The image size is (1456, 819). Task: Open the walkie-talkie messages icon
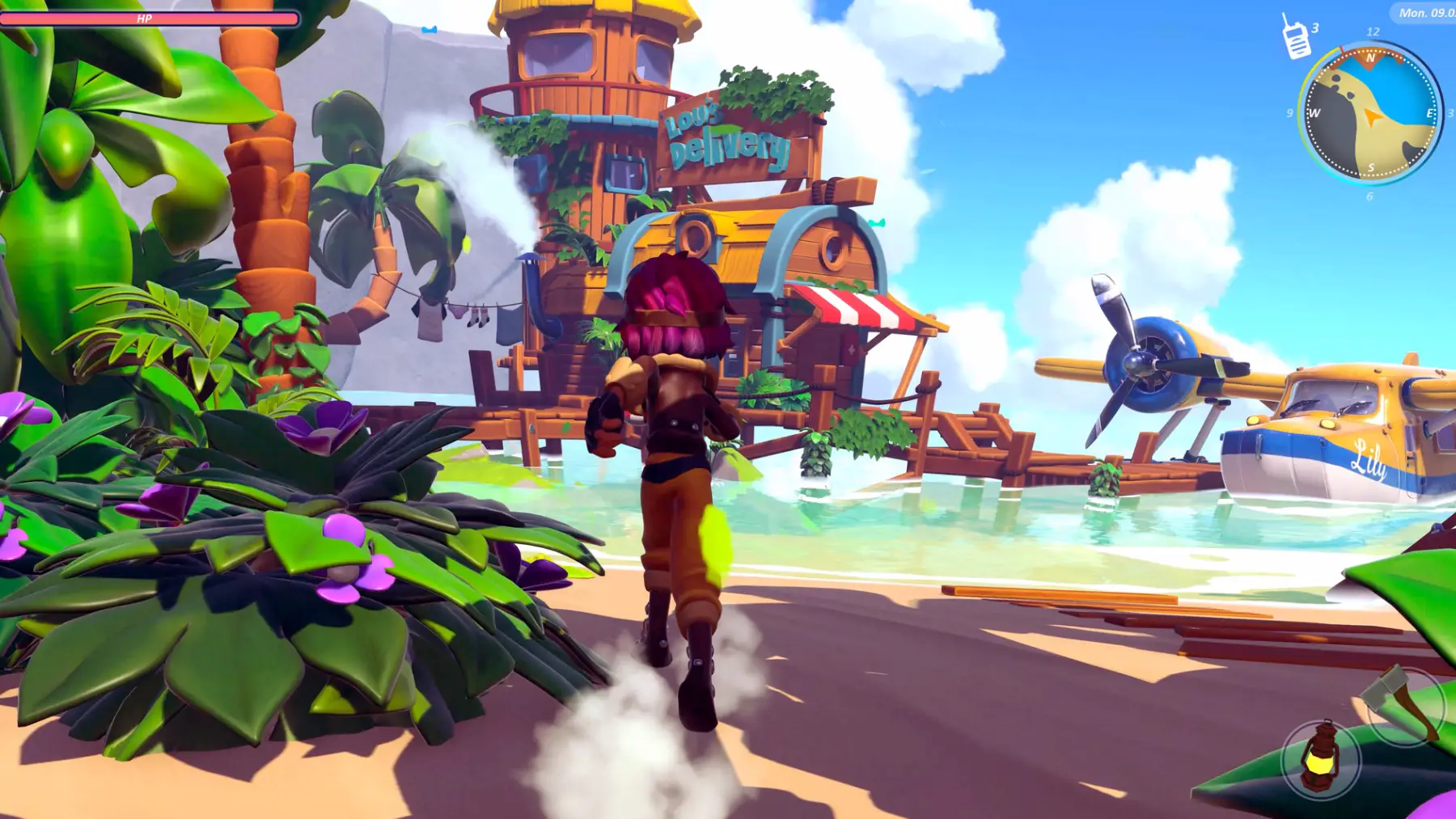click(1296, 38)
